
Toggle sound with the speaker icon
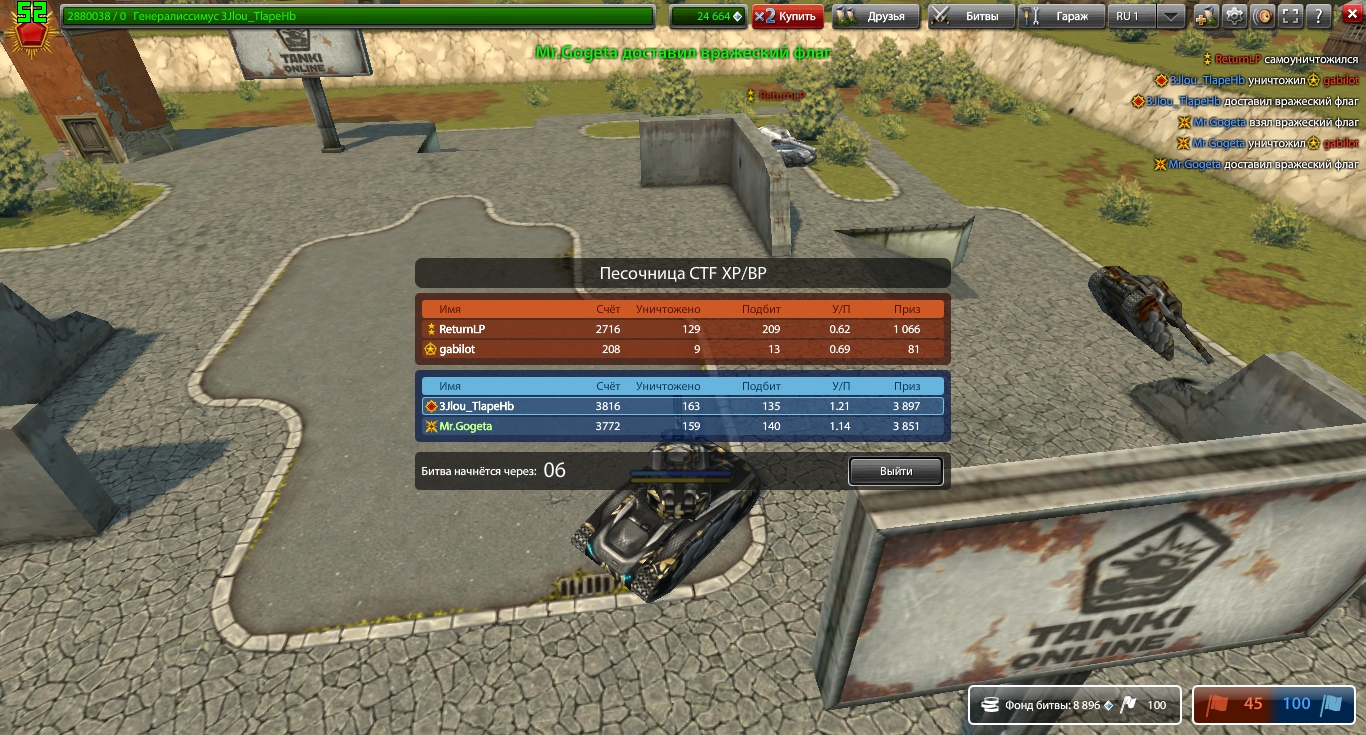point(1263,16)
